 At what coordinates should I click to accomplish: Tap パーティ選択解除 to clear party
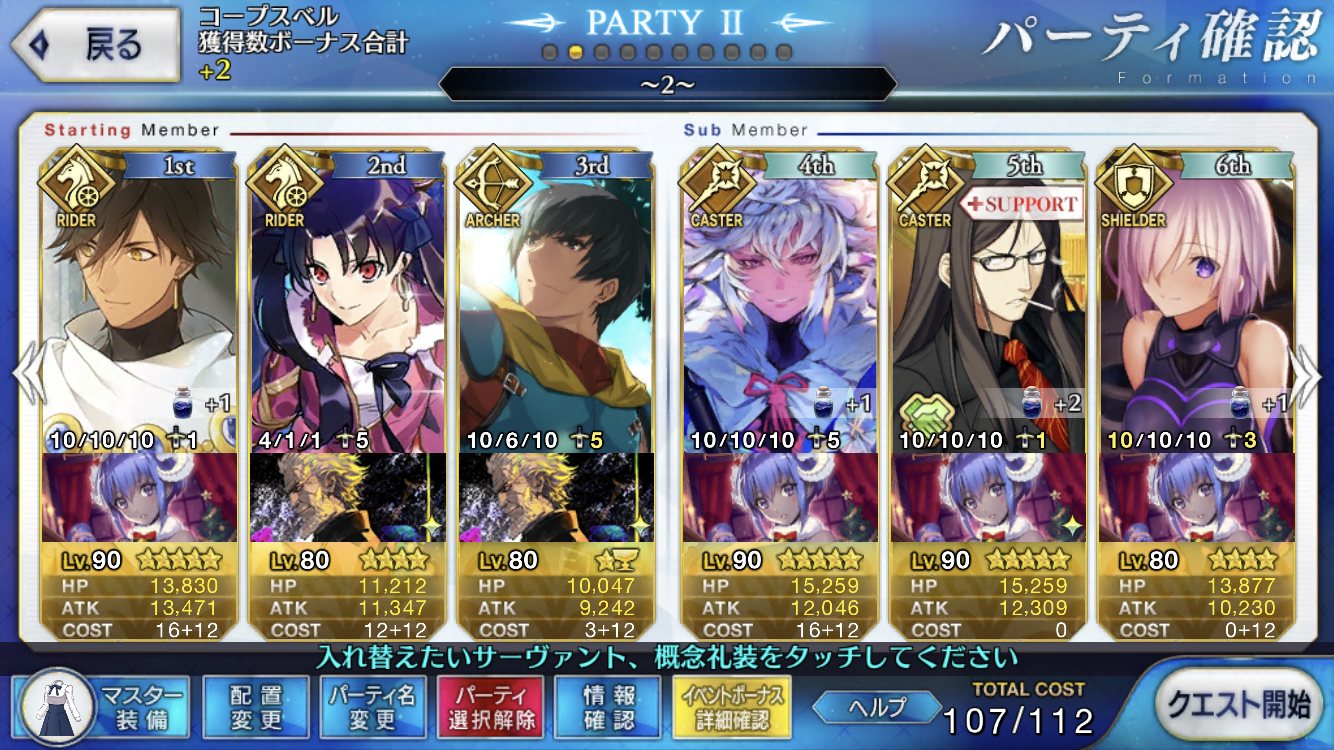[x=490, y=706]
